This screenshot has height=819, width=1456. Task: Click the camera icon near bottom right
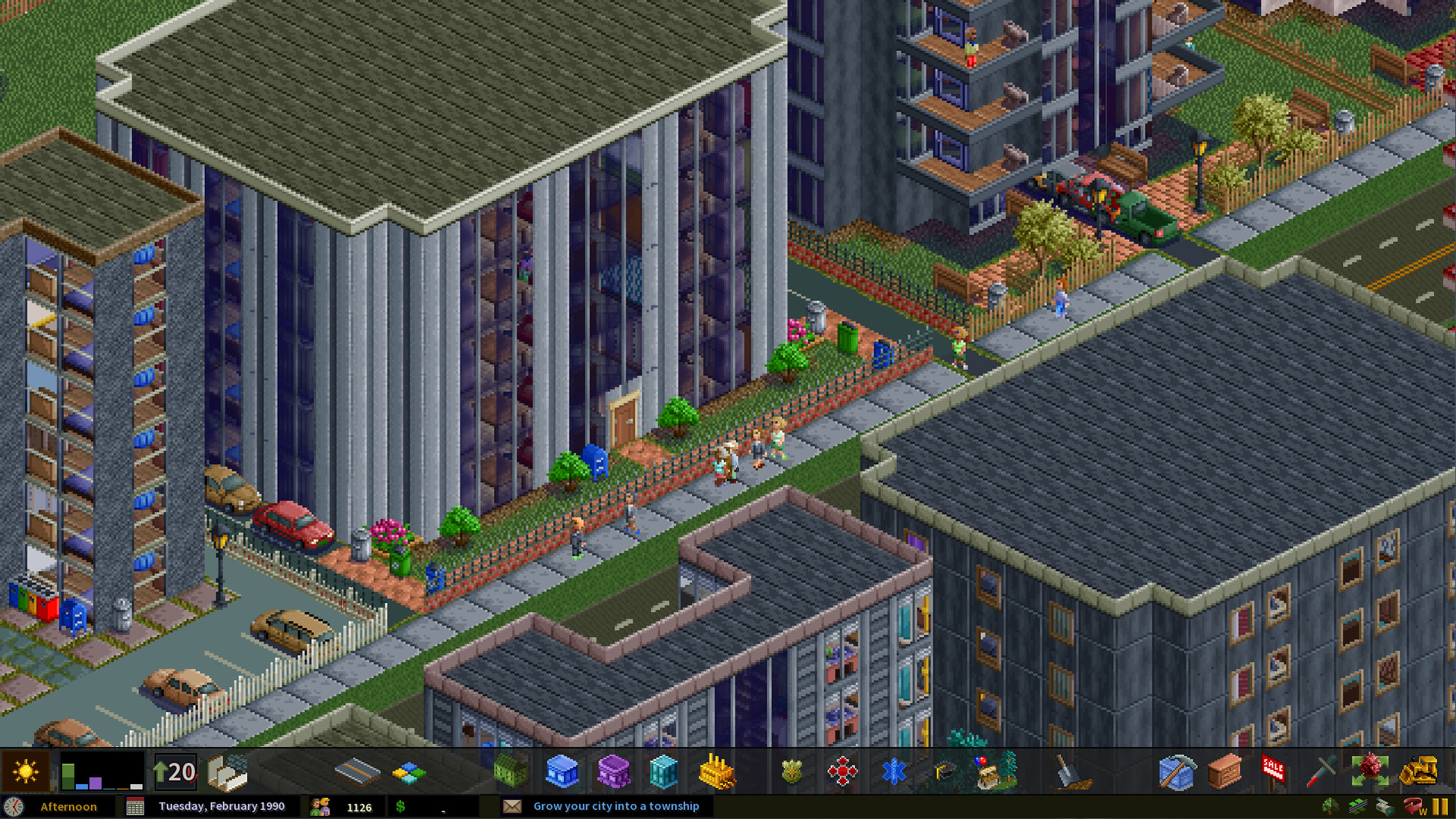(1384, 805)
